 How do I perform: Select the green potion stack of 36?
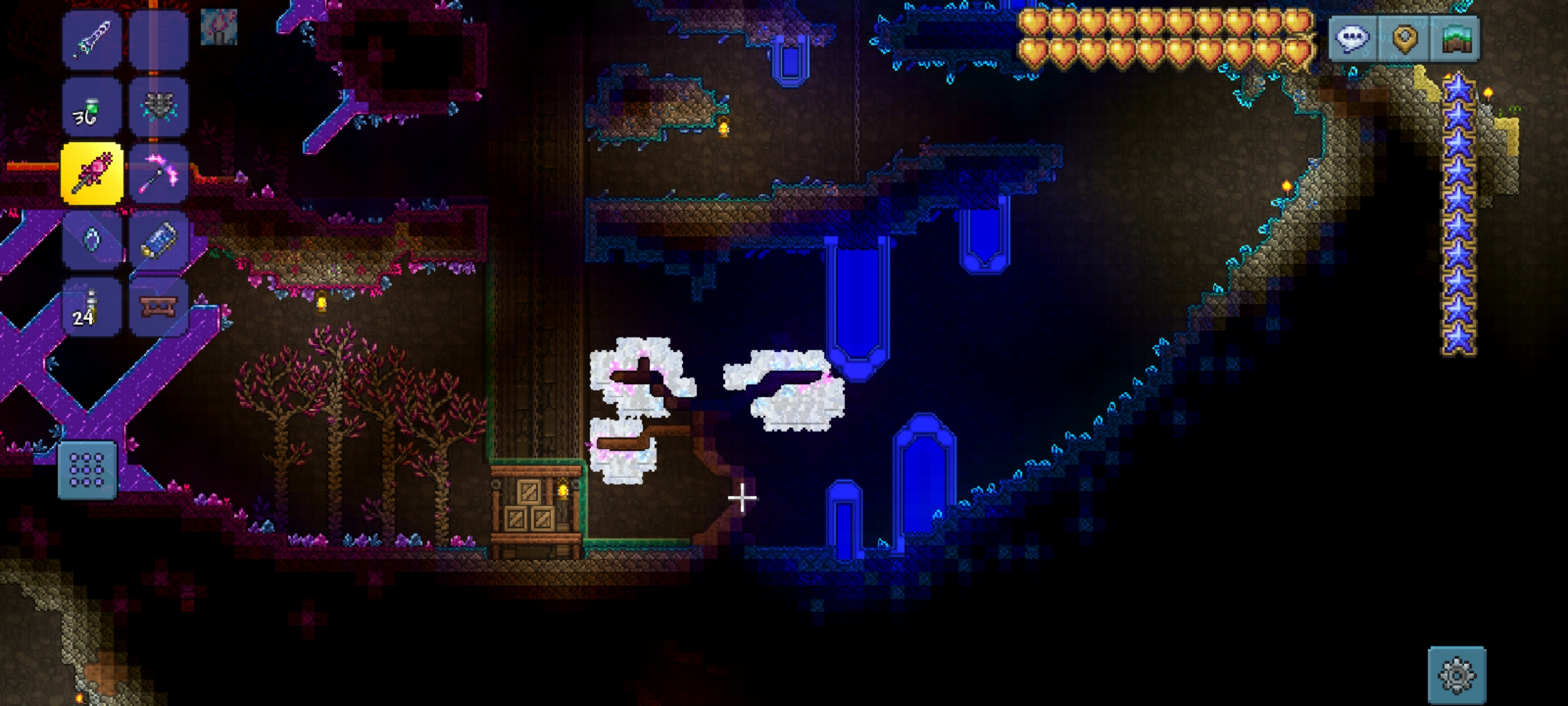pyautogui.click(x=91, y=107)
